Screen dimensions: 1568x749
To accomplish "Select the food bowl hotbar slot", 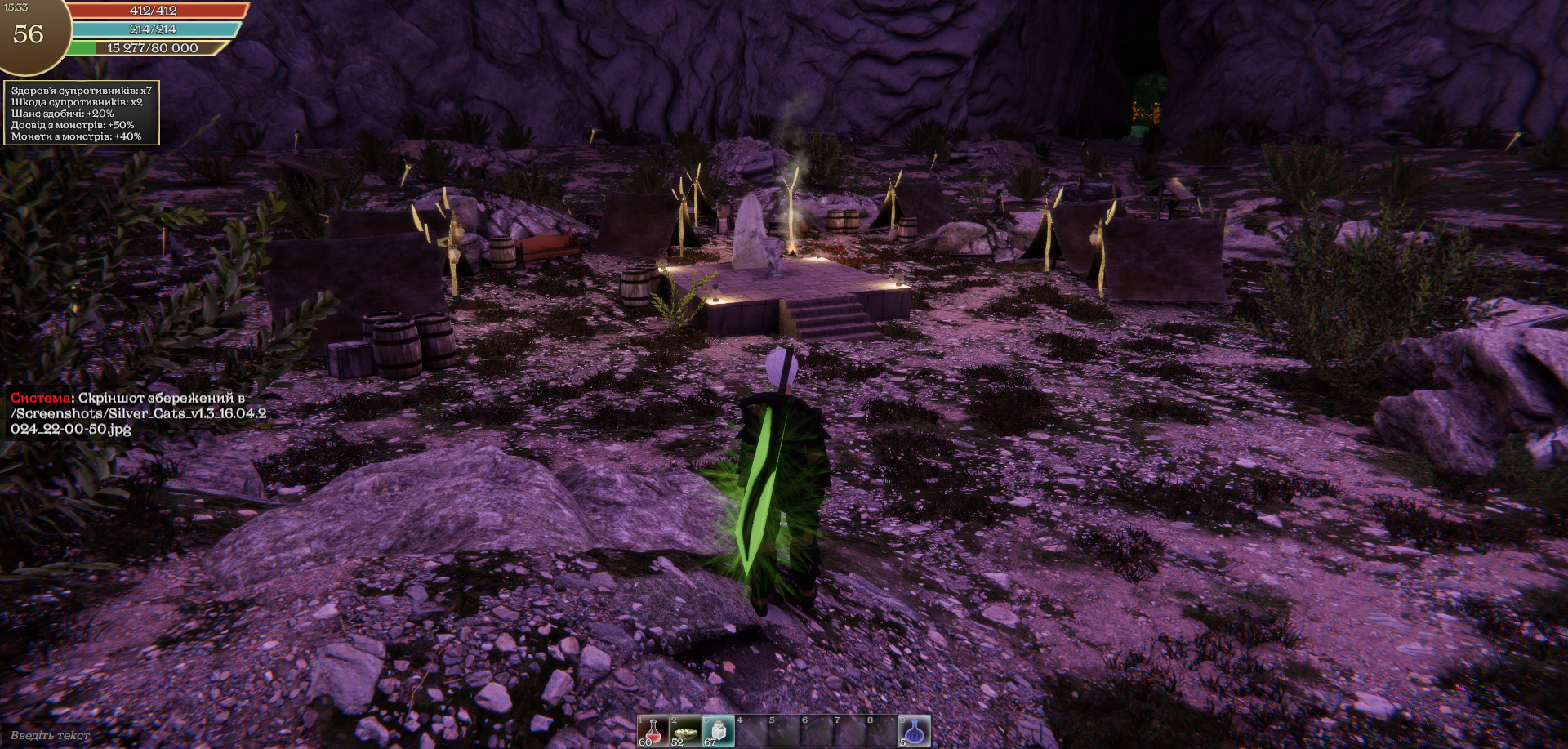I will pos(686,731).
